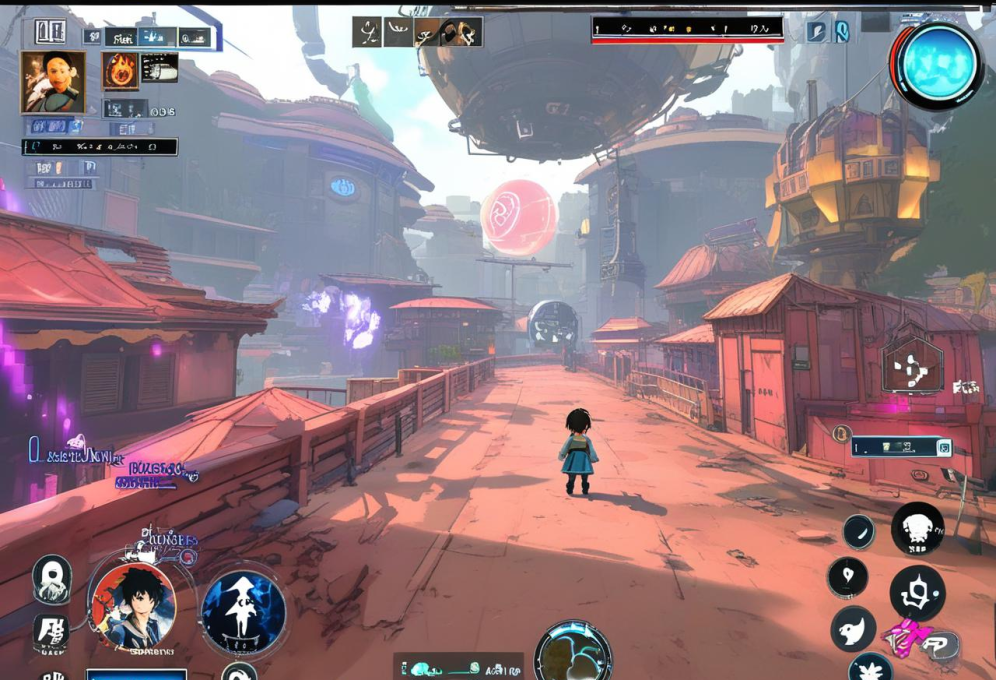Click the round cyan swirl icon at bottom center
Image resolution: width=996 pixels, height=680 pixels.
coord(573,654)
